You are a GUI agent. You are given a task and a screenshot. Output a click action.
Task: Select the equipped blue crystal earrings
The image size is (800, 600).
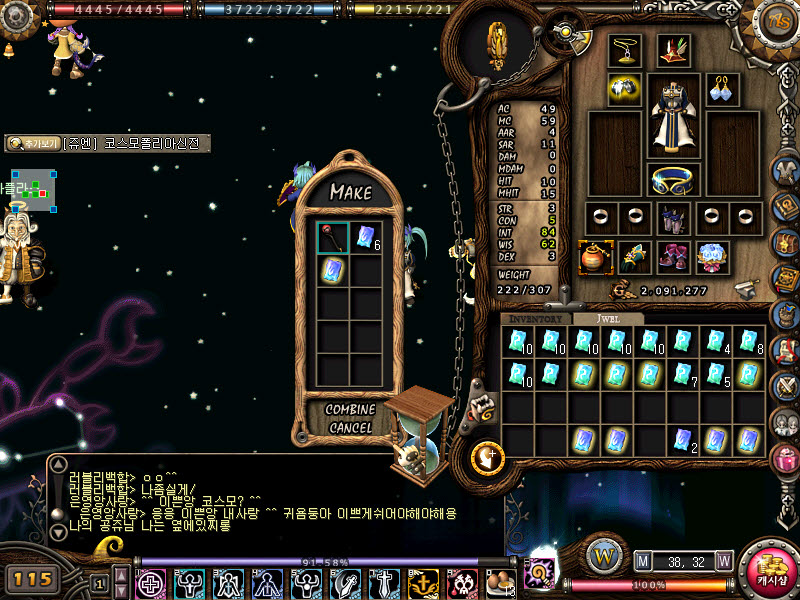click(x=722, y=88)
